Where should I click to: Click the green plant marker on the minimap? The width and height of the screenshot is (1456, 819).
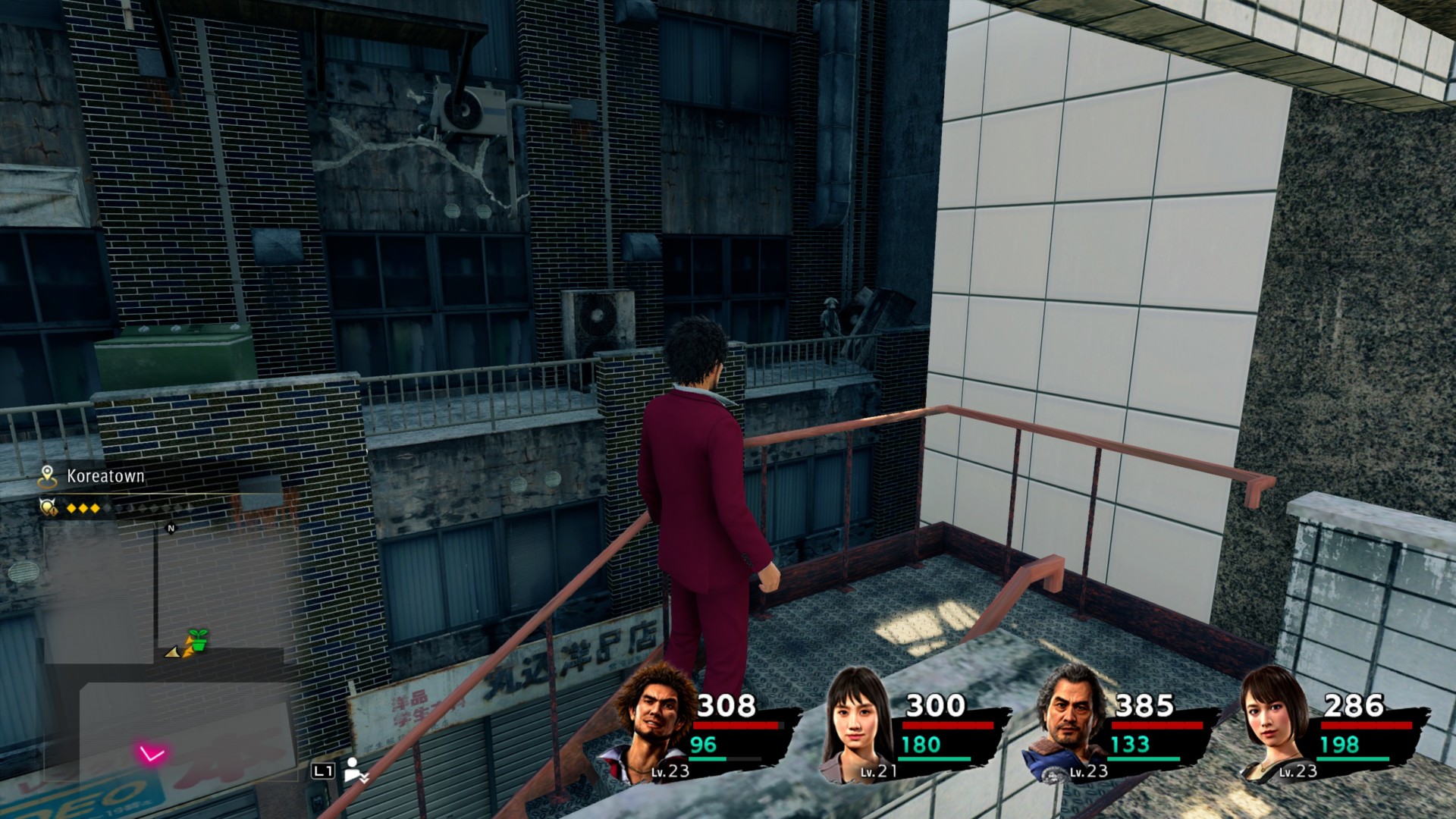coord(198,640)
